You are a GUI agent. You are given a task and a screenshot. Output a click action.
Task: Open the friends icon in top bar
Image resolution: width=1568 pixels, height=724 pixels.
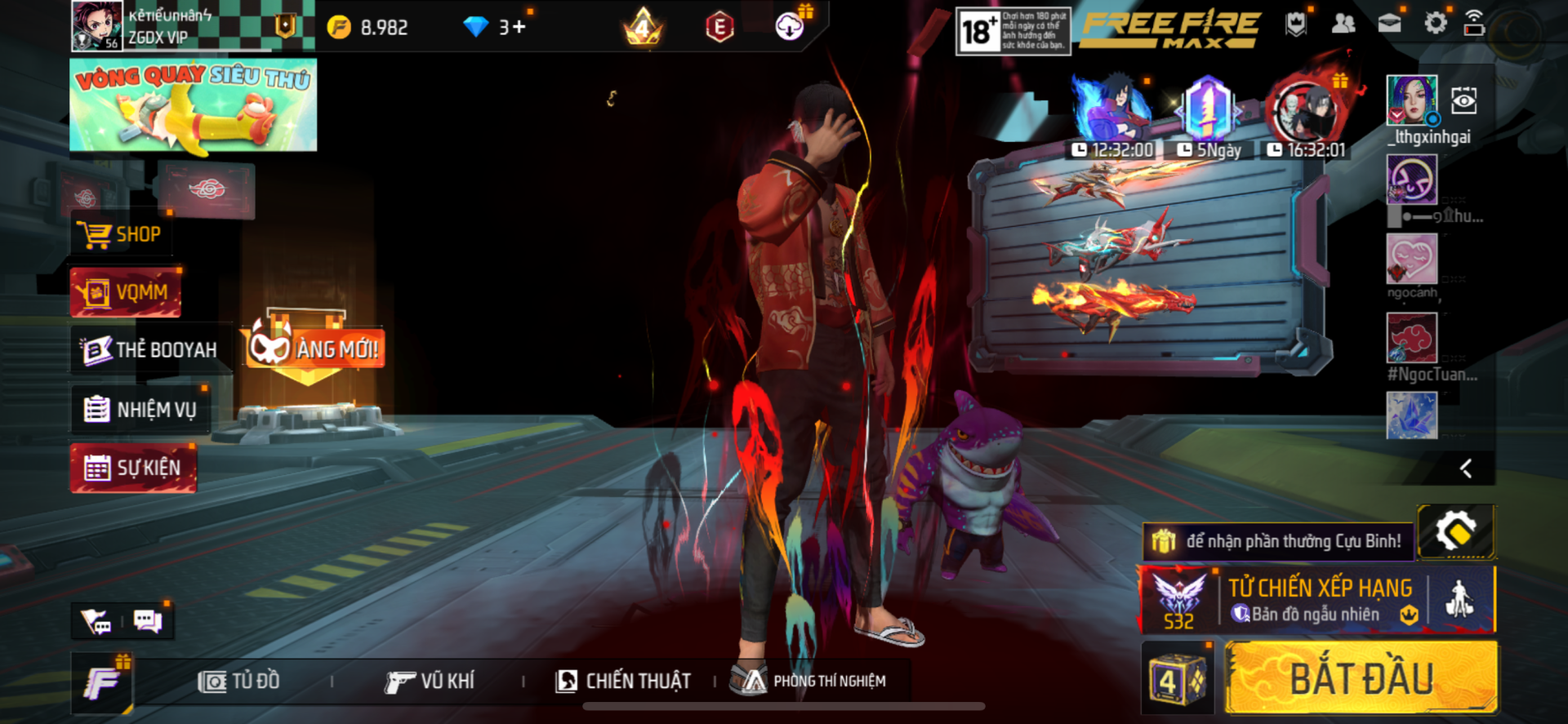(x=1343, y=24)
